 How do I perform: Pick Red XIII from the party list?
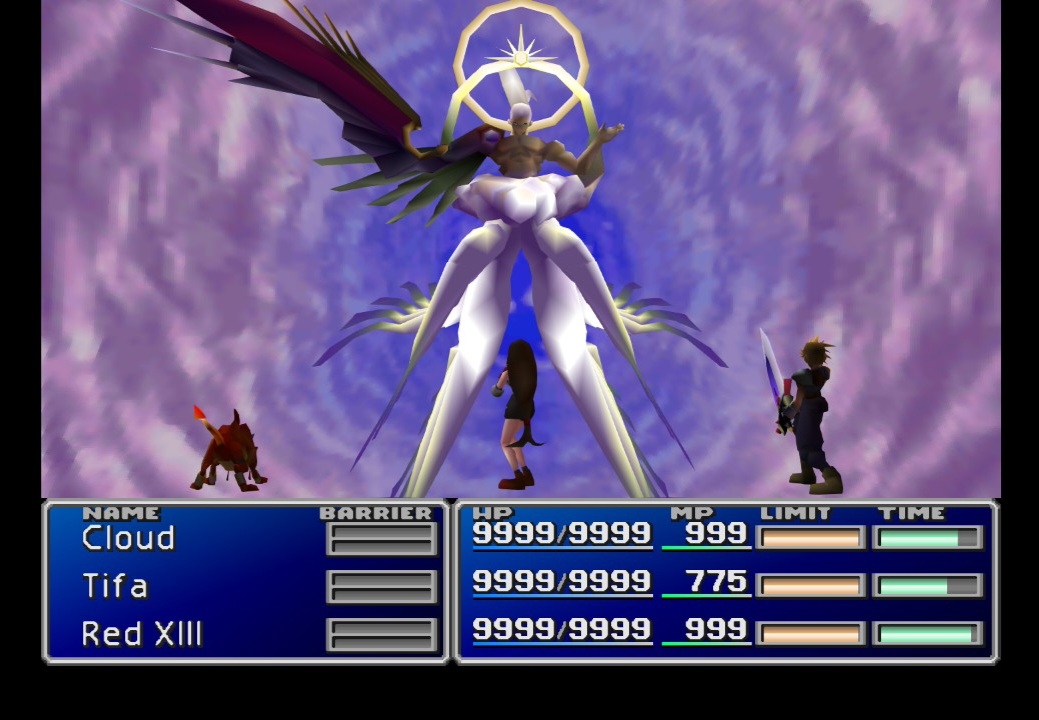coord(142,634)
